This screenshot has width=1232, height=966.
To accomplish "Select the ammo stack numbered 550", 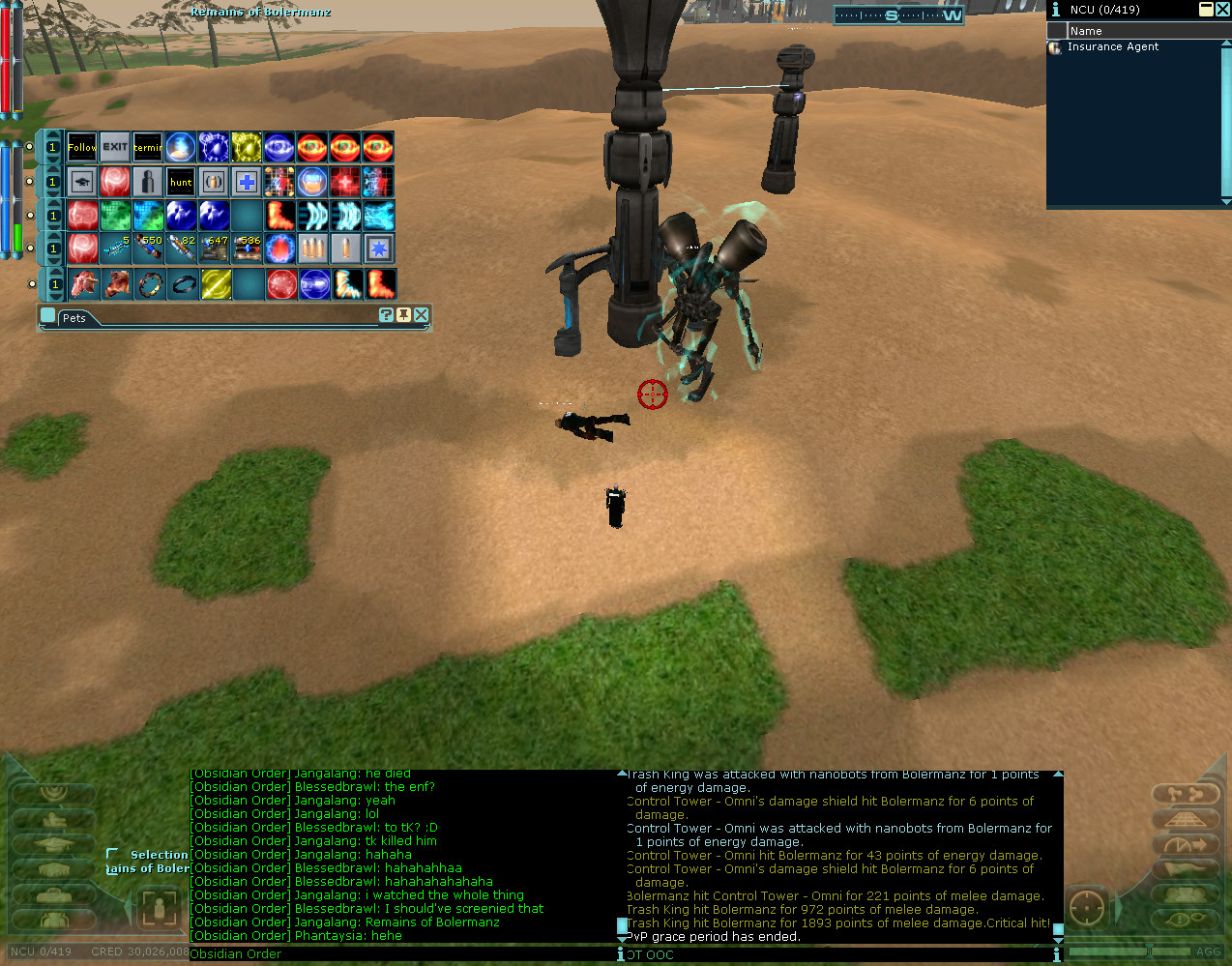I will pyautogui.click(x=148, y=249).
